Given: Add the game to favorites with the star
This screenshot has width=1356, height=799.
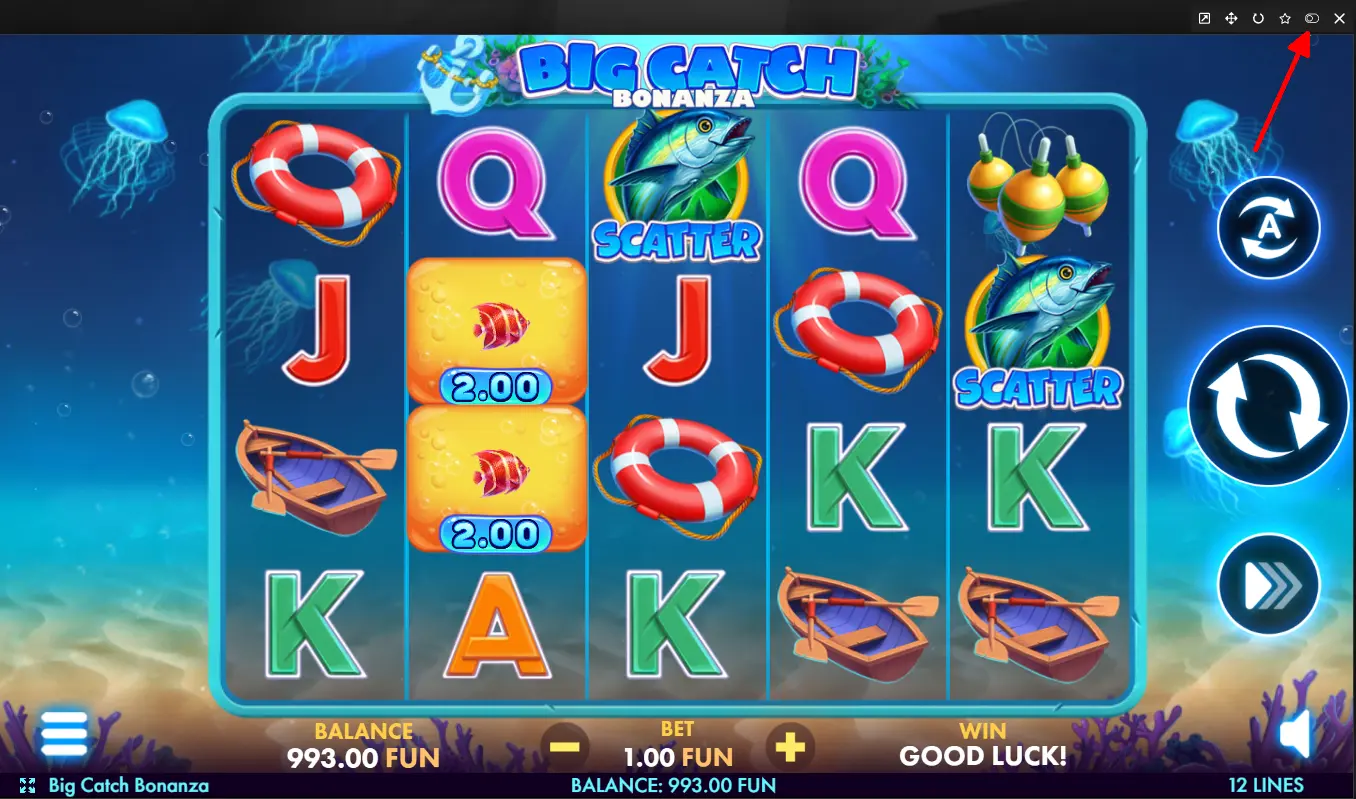Looking at the screenshot, I should (x=1285, y=18).
